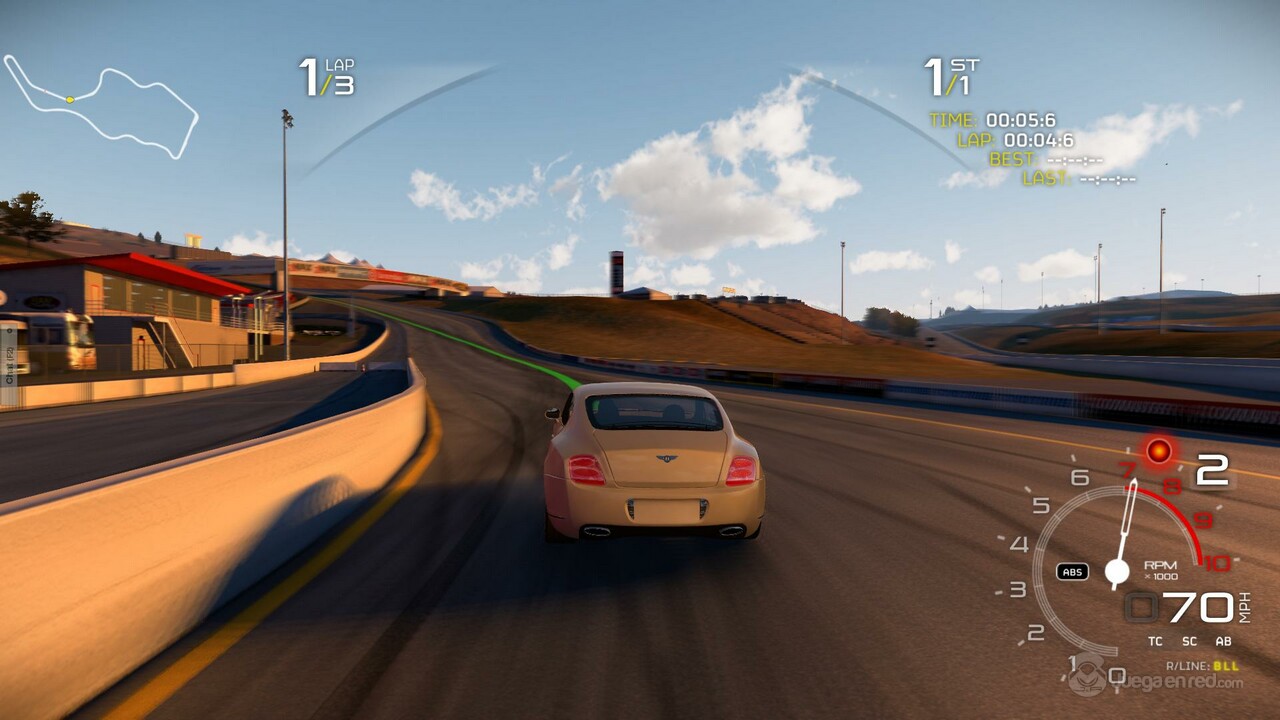Viewport: 1280px width, 720px height.
Task: Toggle the ABS indicator on the tachometer
Action: [x=1072, y=572]
